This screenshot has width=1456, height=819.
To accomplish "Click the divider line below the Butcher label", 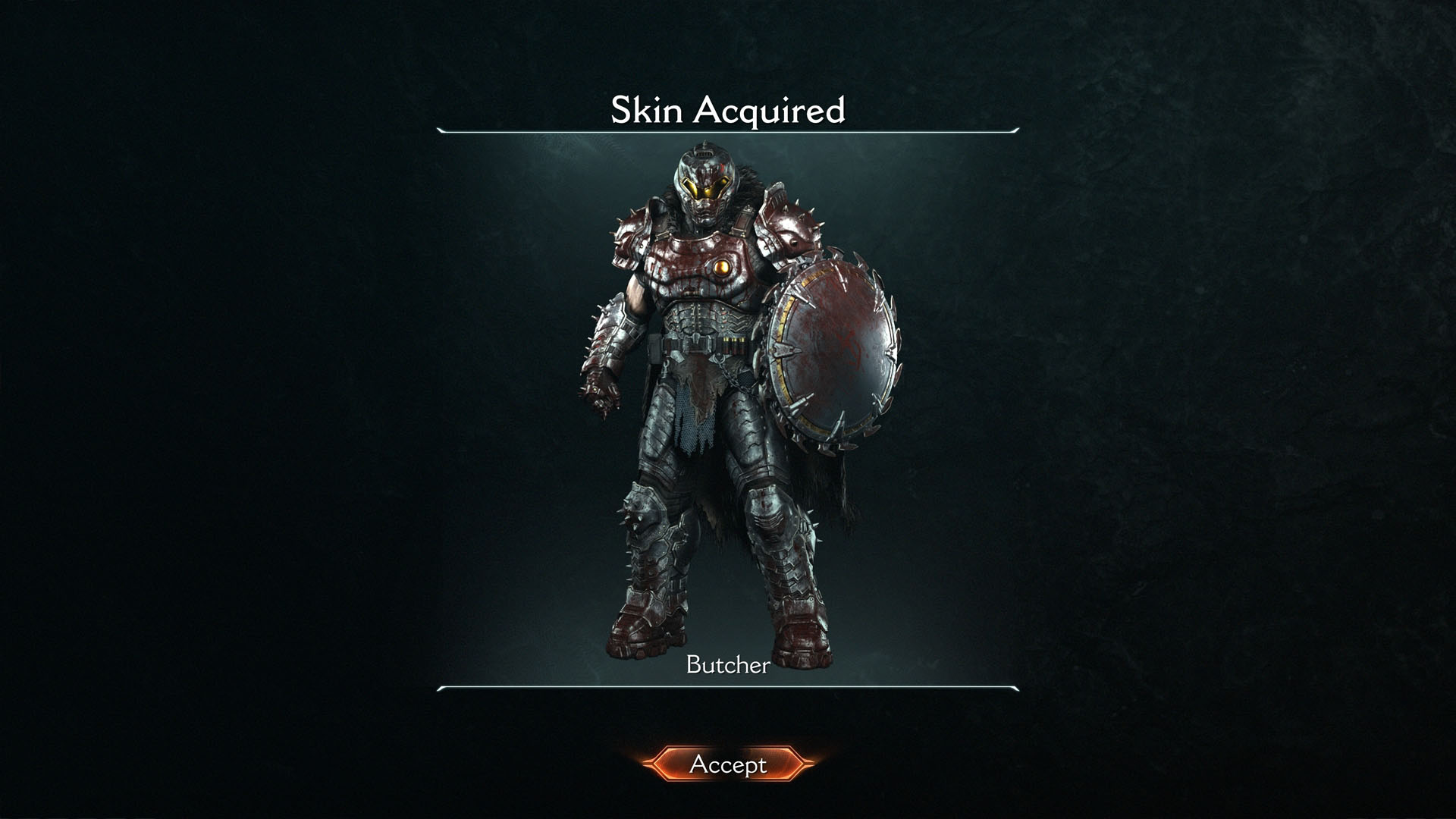I will (x=726, y=689).
